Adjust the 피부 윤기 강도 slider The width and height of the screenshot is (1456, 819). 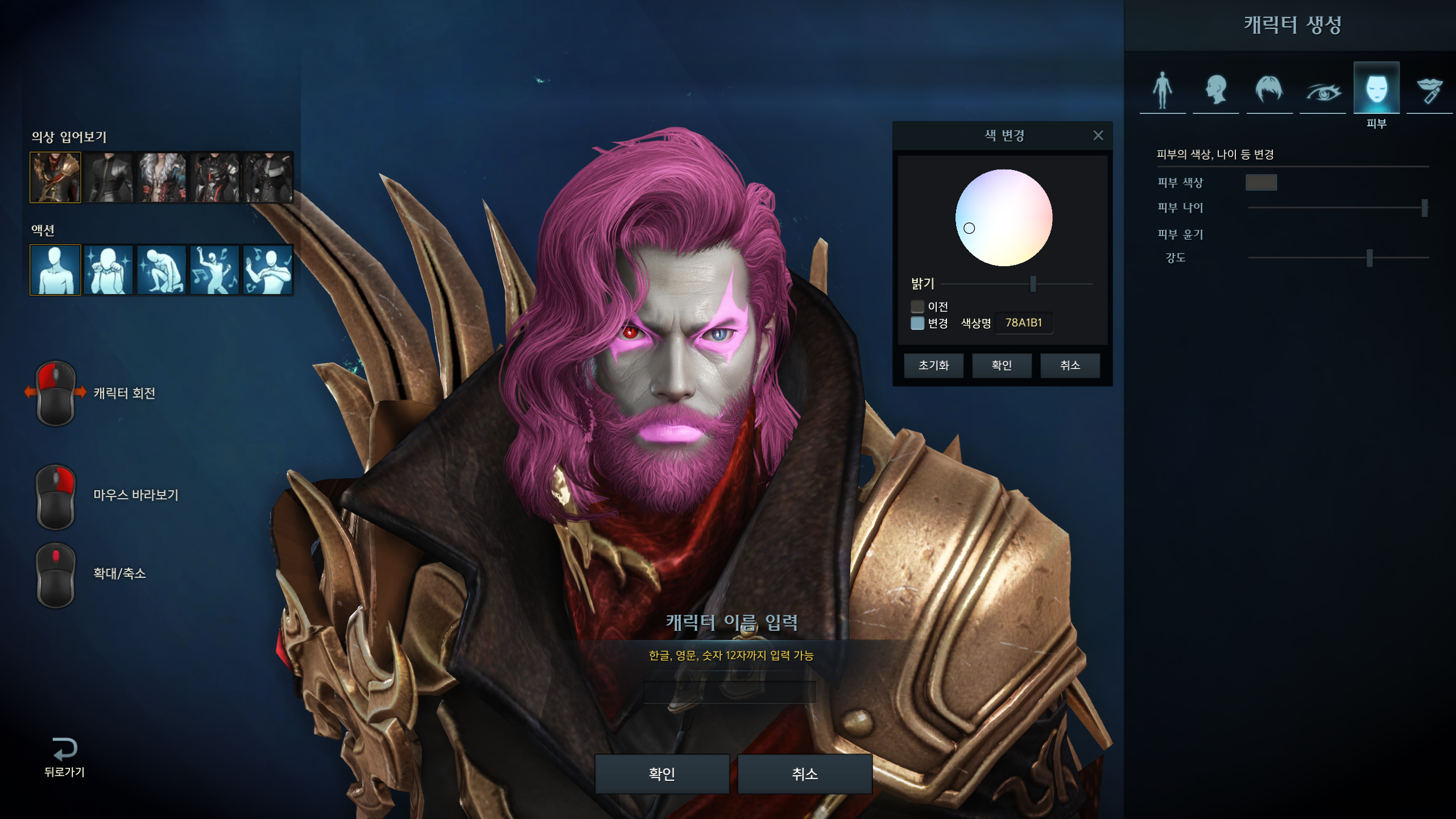tap(1370, 258)
